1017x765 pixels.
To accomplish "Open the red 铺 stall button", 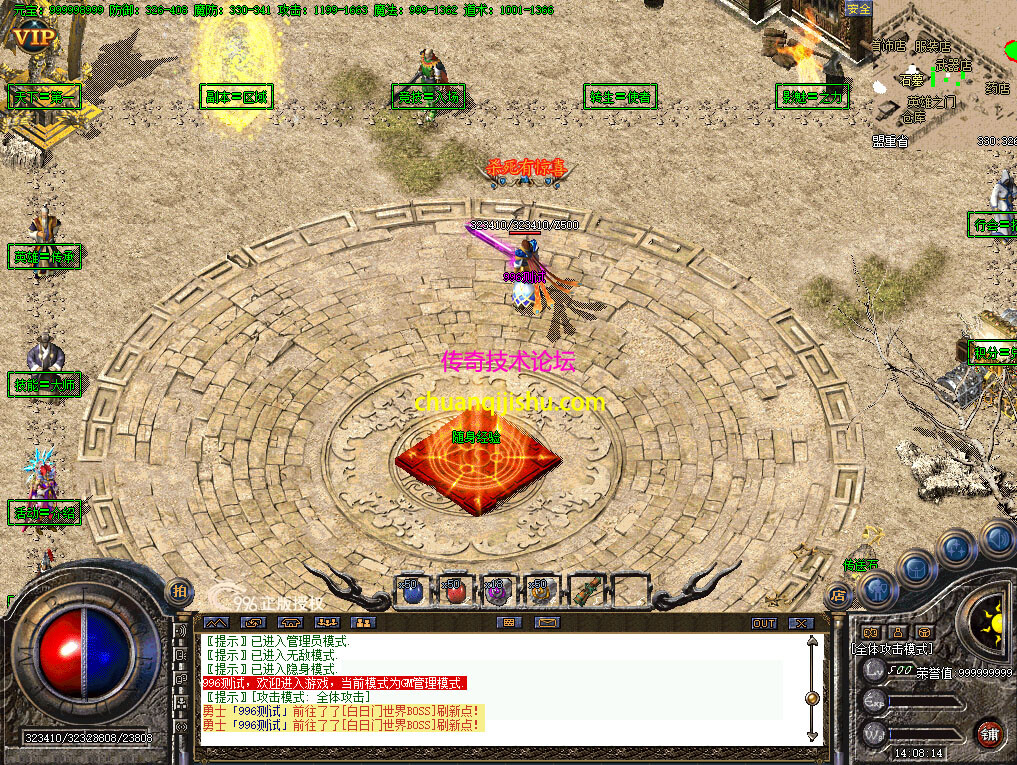I will [990, 732].
